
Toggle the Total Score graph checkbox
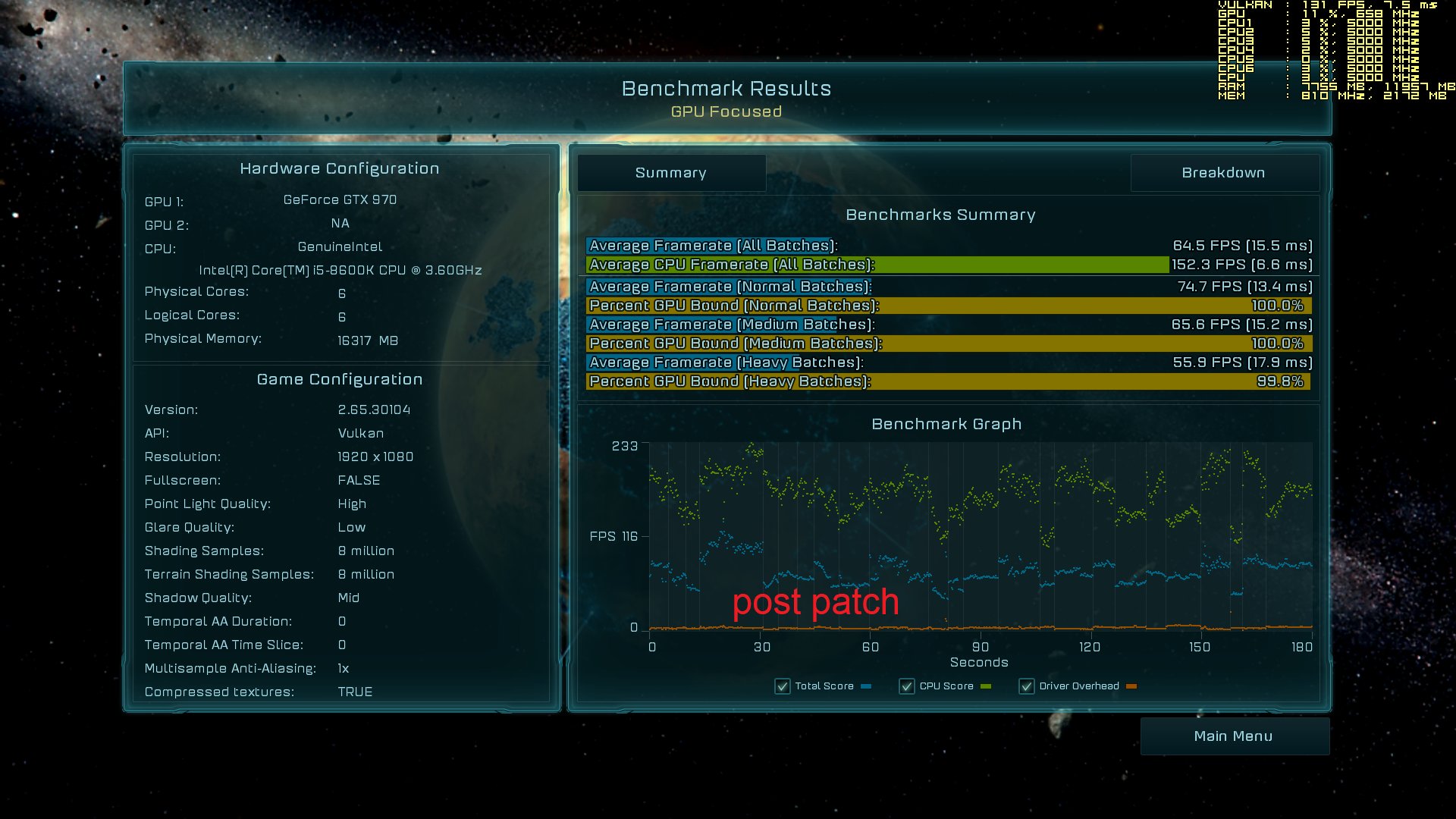click(783, 686)
